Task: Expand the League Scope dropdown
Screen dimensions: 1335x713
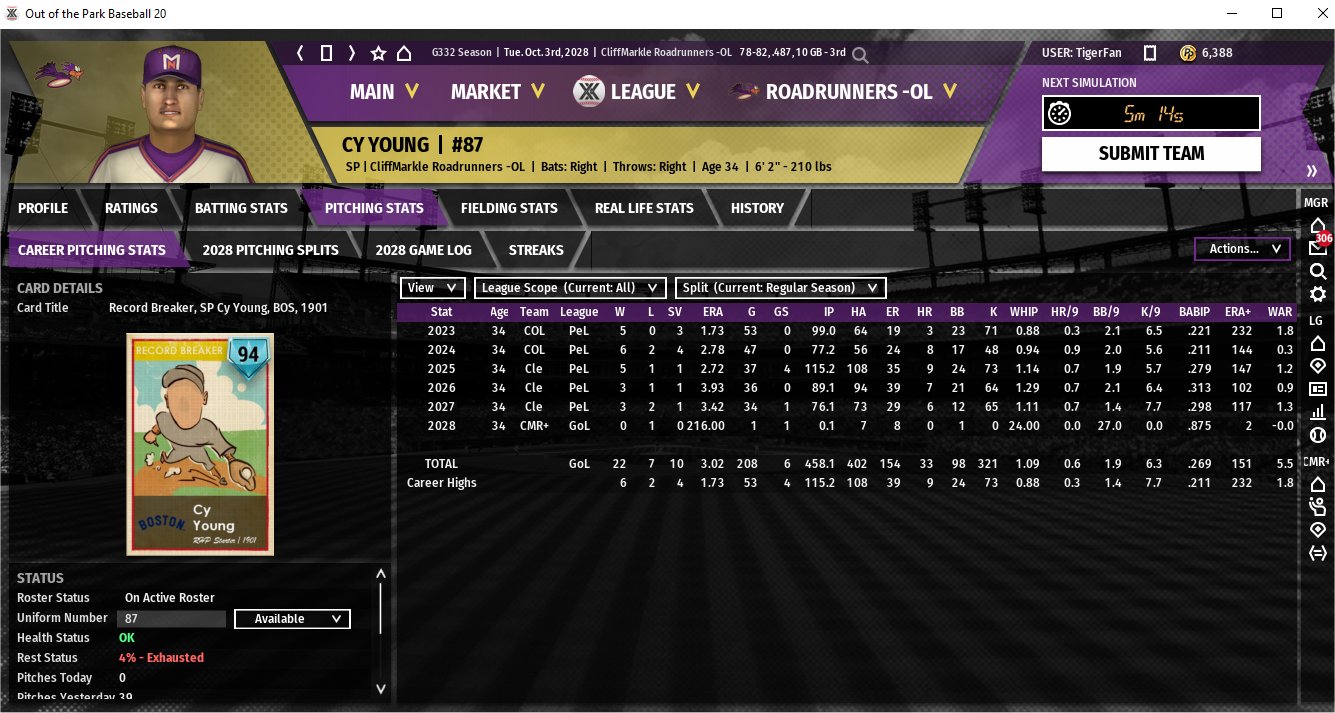Action: (x=570, y=288)
